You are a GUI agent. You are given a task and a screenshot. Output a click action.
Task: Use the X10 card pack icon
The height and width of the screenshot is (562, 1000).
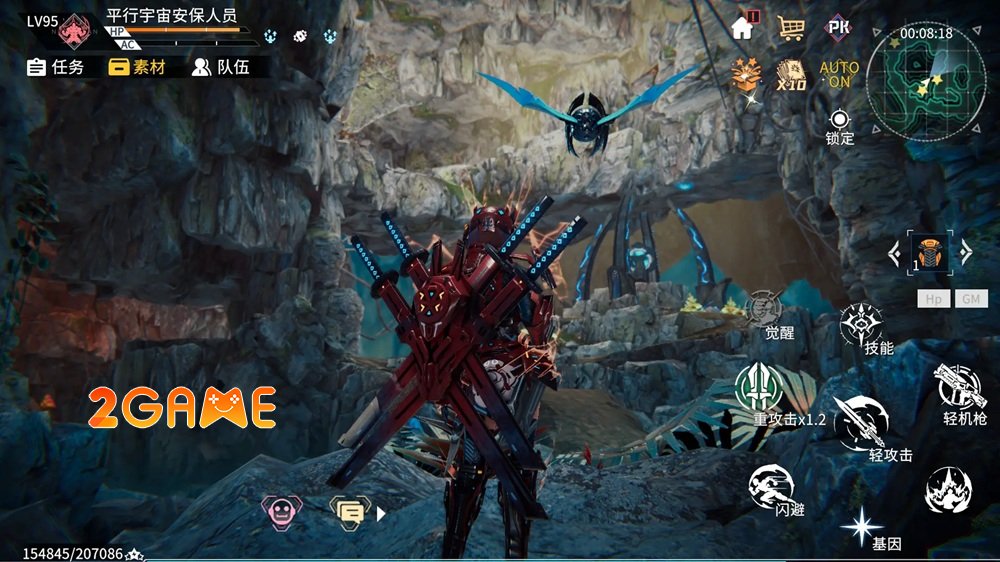click(791, 74)
